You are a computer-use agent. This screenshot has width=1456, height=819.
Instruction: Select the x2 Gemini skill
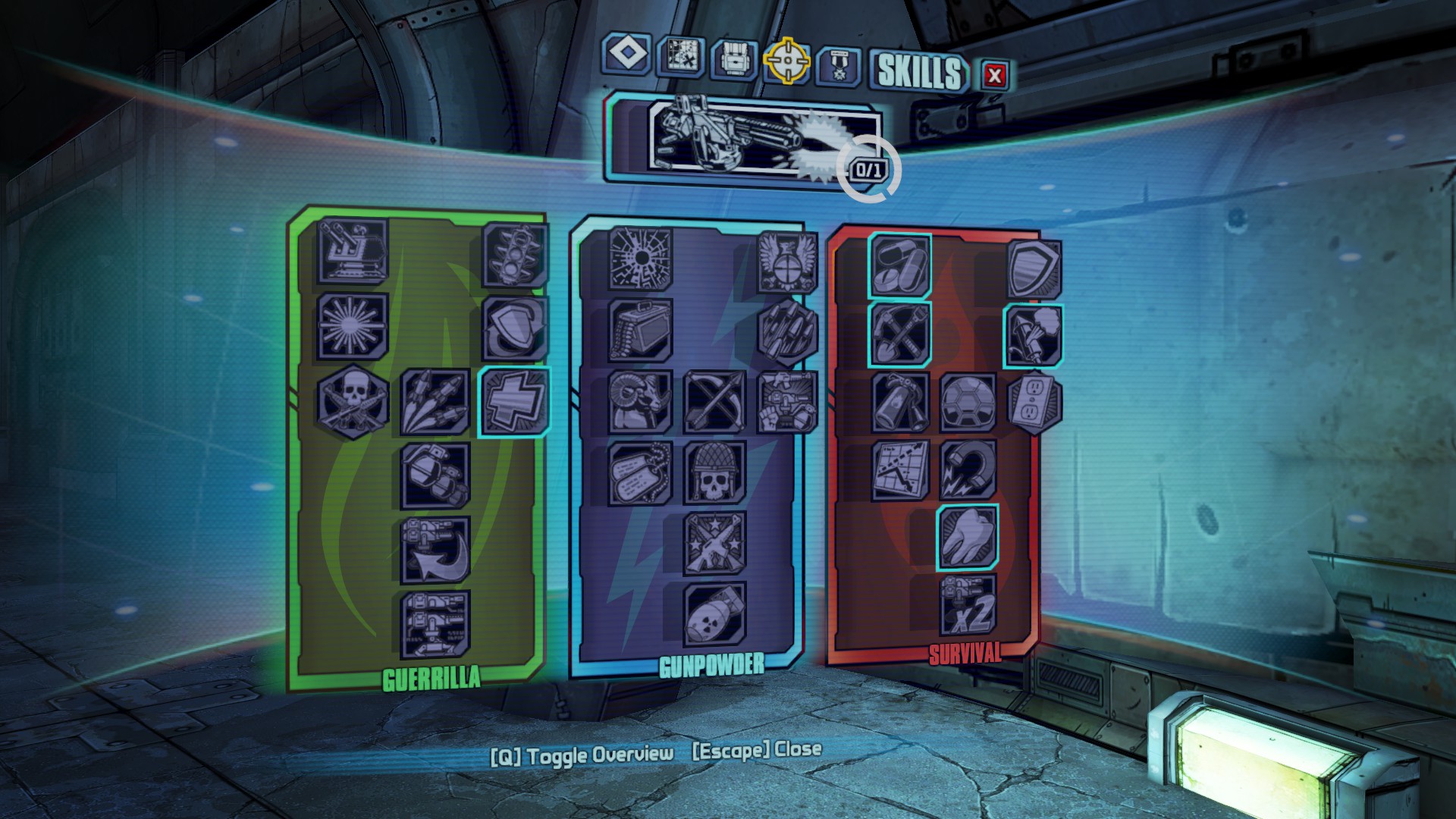(968, 605)
